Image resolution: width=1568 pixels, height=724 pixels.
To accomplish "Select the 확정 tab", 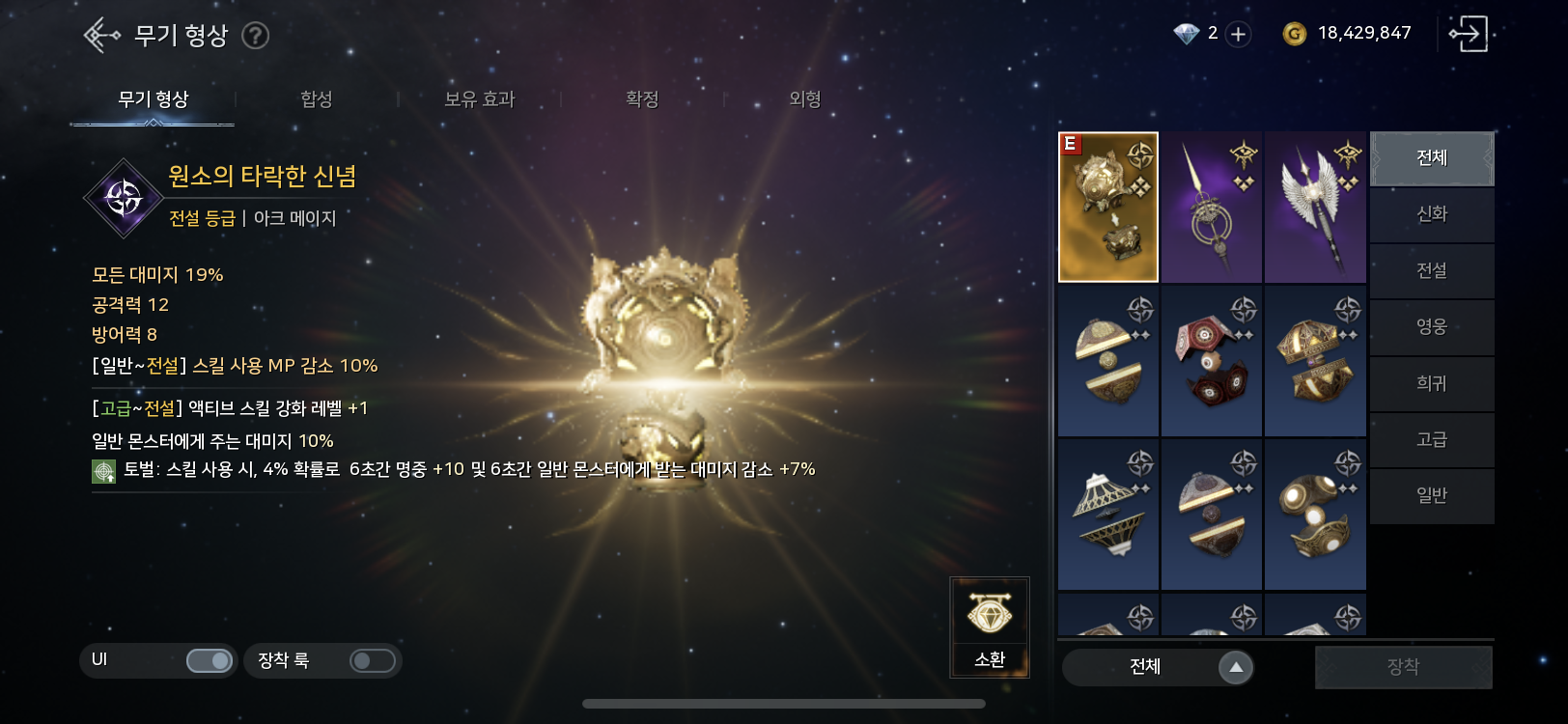I will point(642,99).
